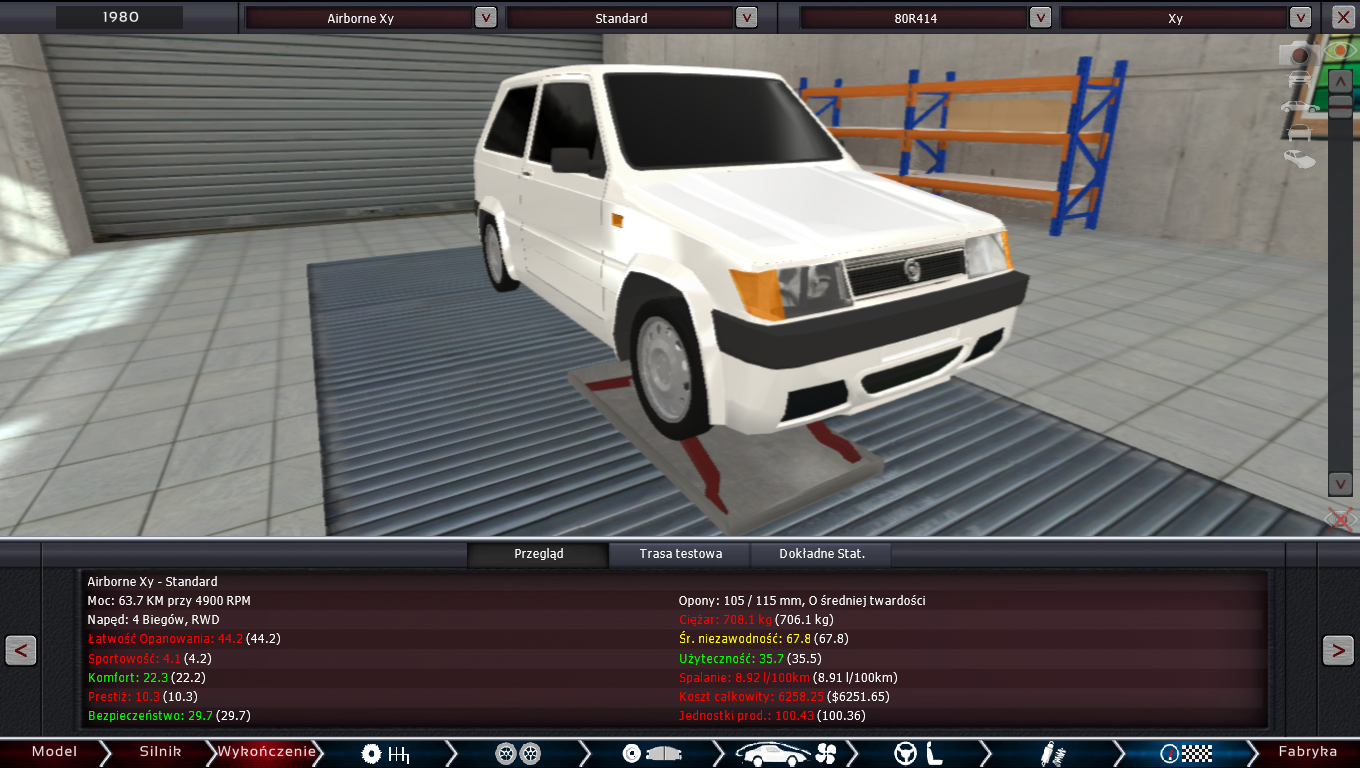Open the suspension spring step
Viewport: 1360px width, 768px height.
(x=1049, y=753)
